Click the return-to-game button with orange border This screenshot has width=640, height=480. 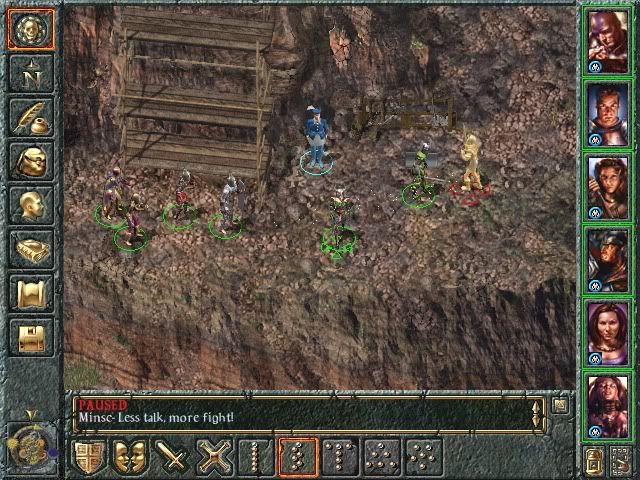click(x=30, y=28)
